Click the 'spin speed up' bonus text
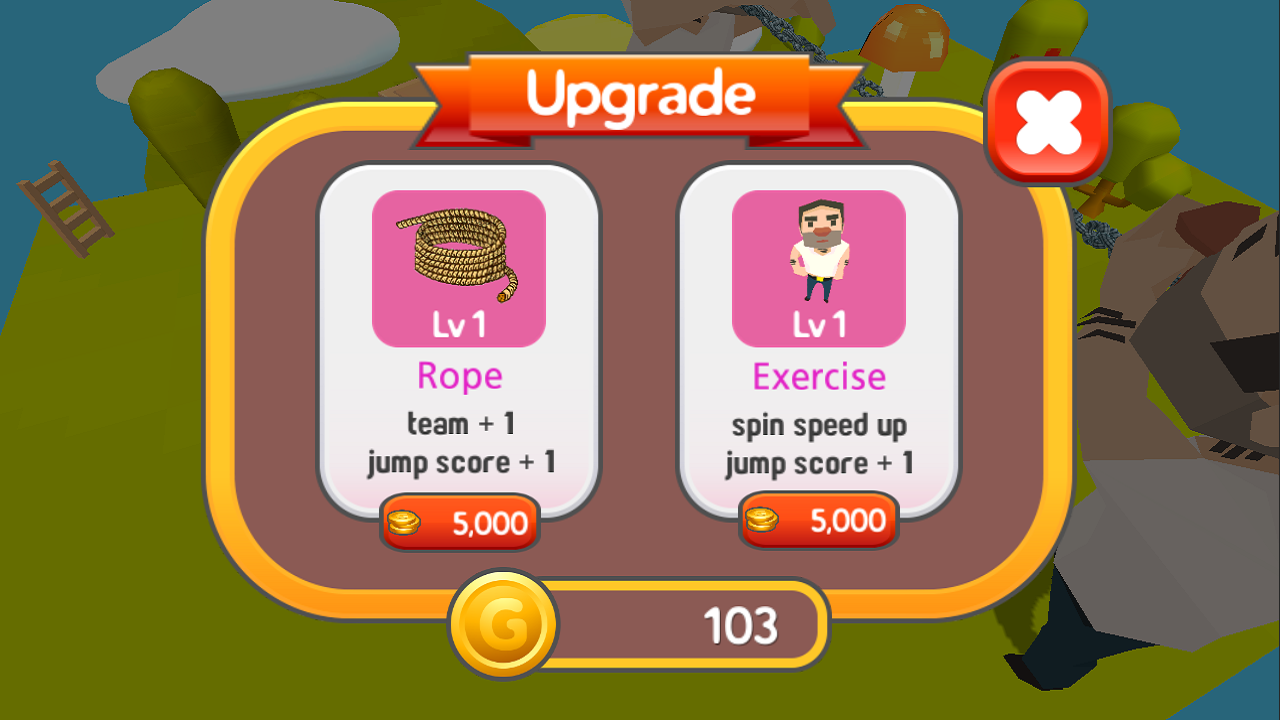This screenshot has width=1280, height=720. coord(818,424)
